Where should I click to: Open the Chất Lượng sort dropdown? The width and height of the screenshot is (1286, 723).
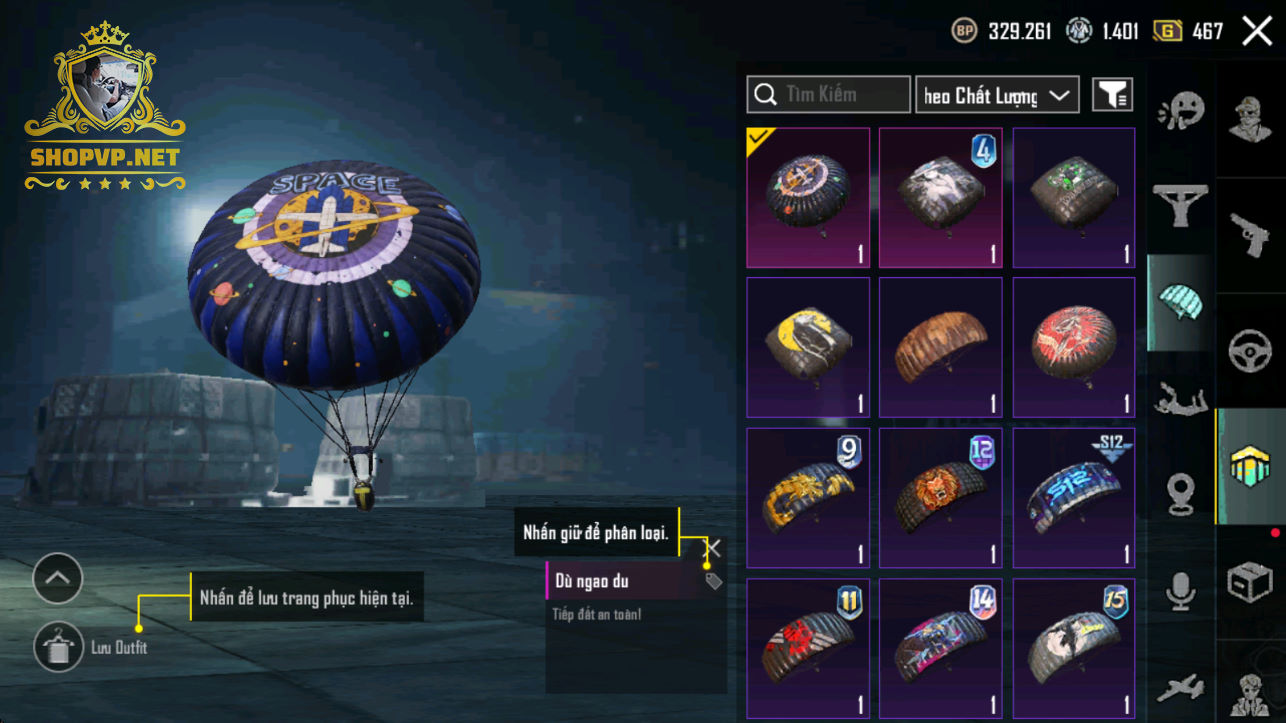(x=997, y=95)
